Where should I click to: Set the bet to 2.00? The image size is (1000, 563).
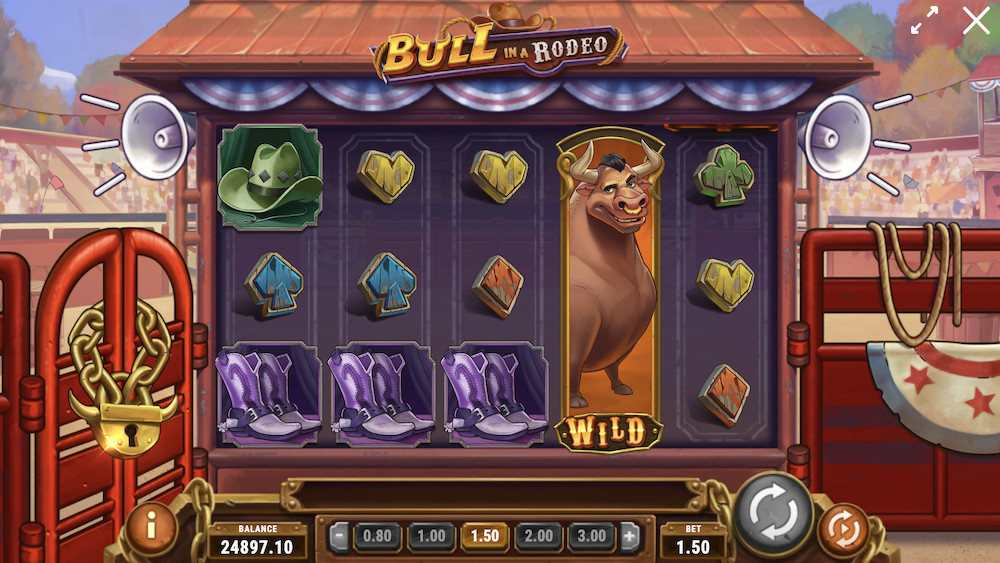(x=538, y=536)
